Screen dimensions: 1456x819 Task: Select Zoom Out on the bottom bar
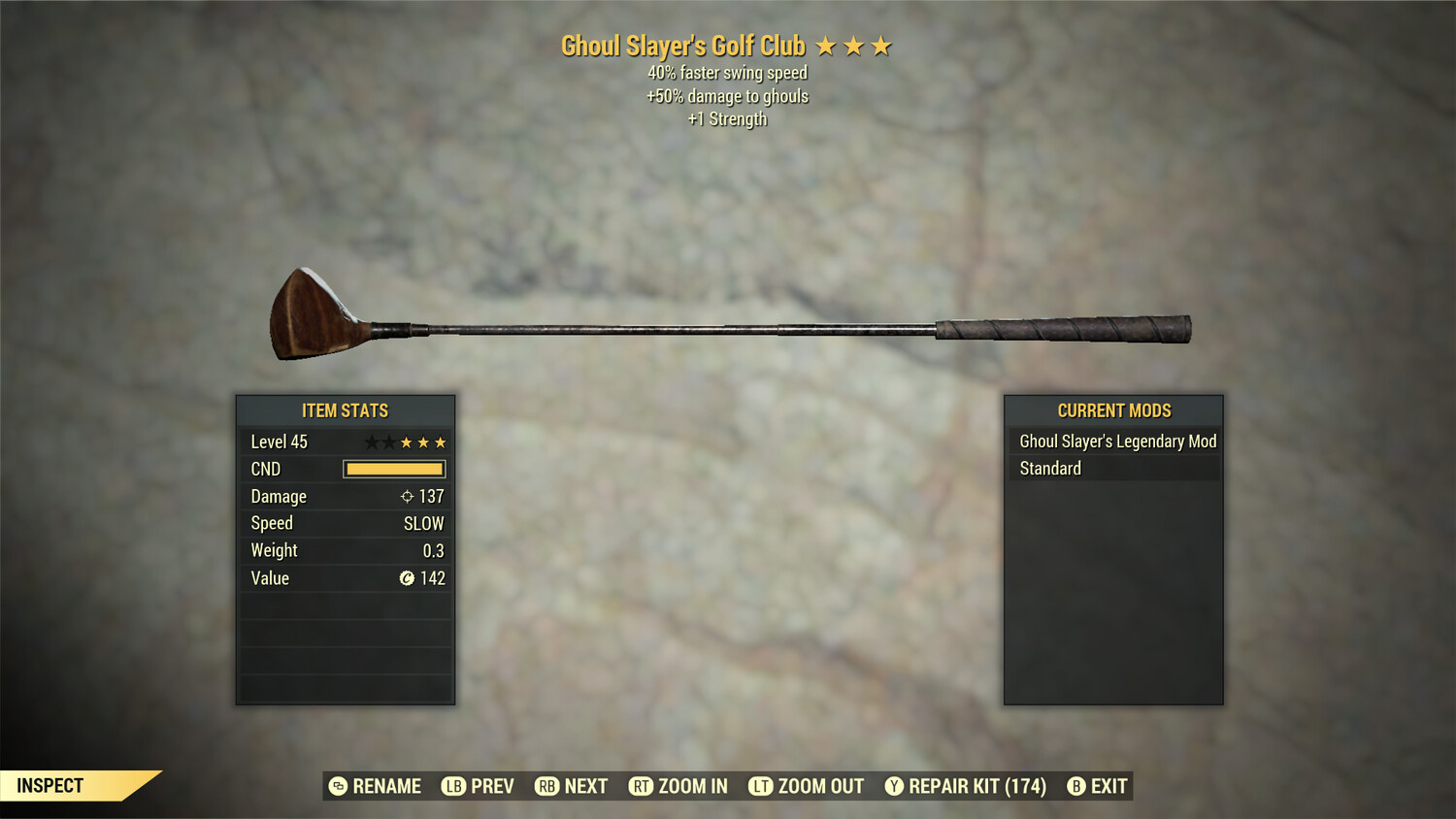(807, 786)
